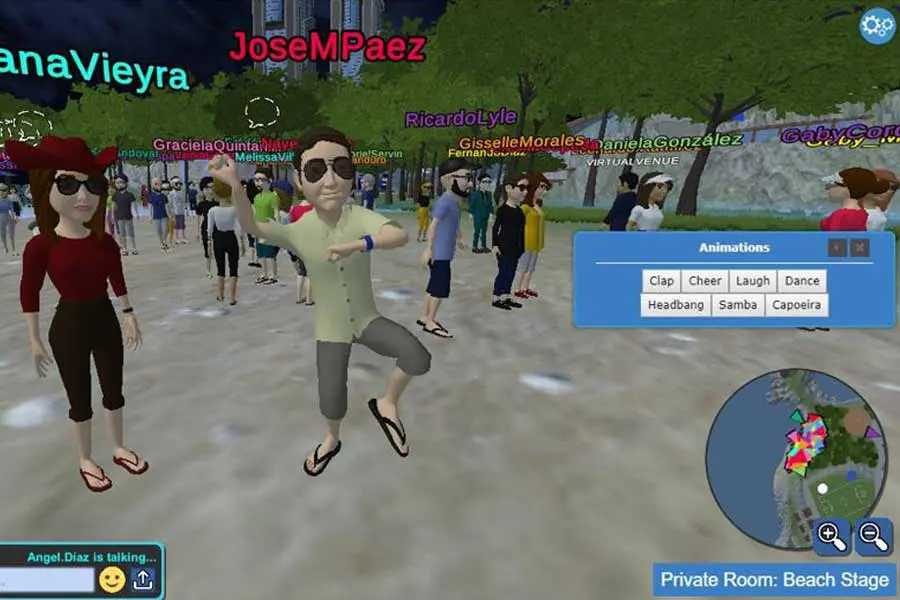Screen dimensions: 900x600
Task: Choose the Laugh animation
Action: click(x=753, y=281)
